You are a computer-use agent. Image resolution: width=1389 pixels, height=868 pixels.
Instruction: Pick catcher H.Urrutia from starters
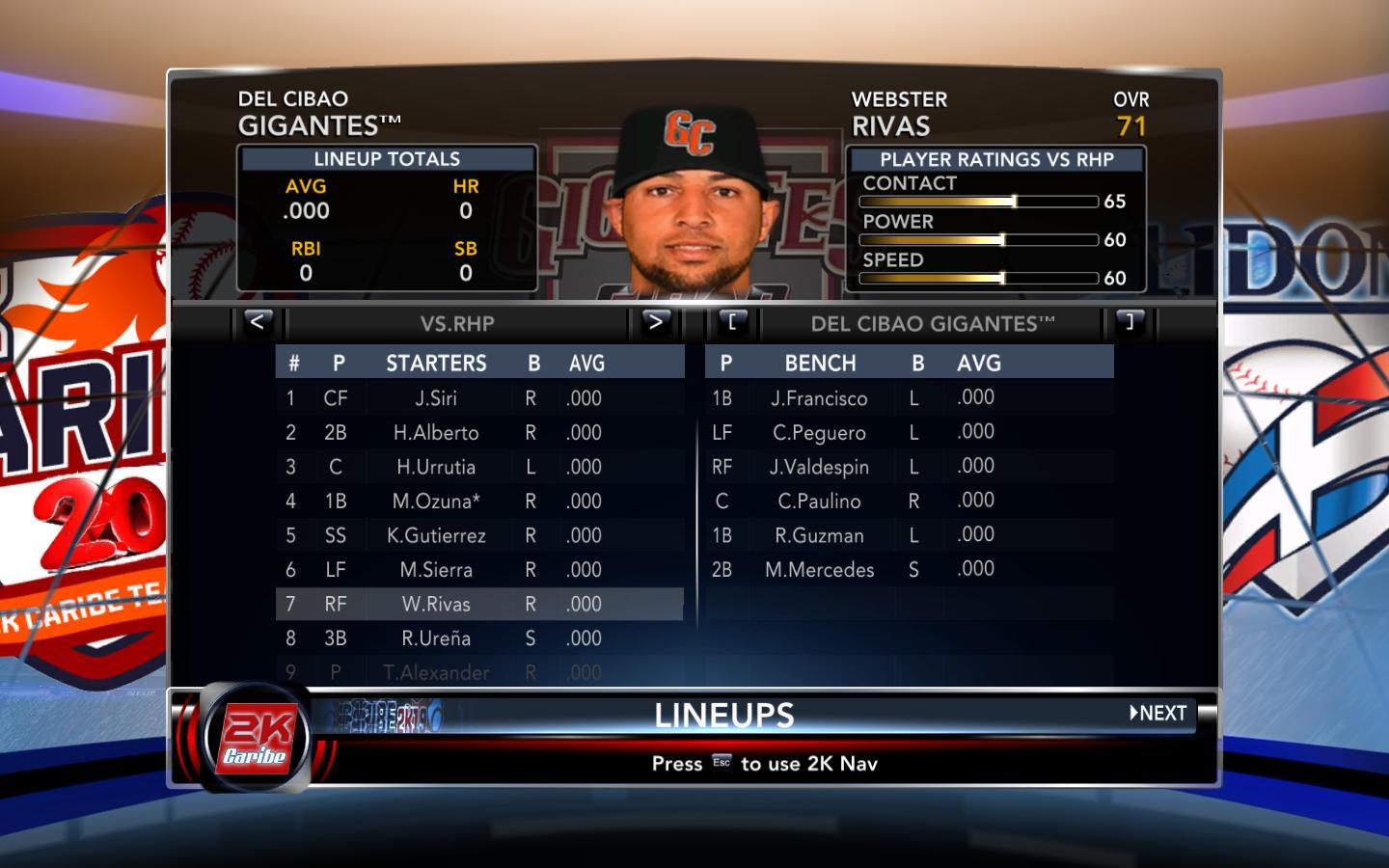[436, 467]
